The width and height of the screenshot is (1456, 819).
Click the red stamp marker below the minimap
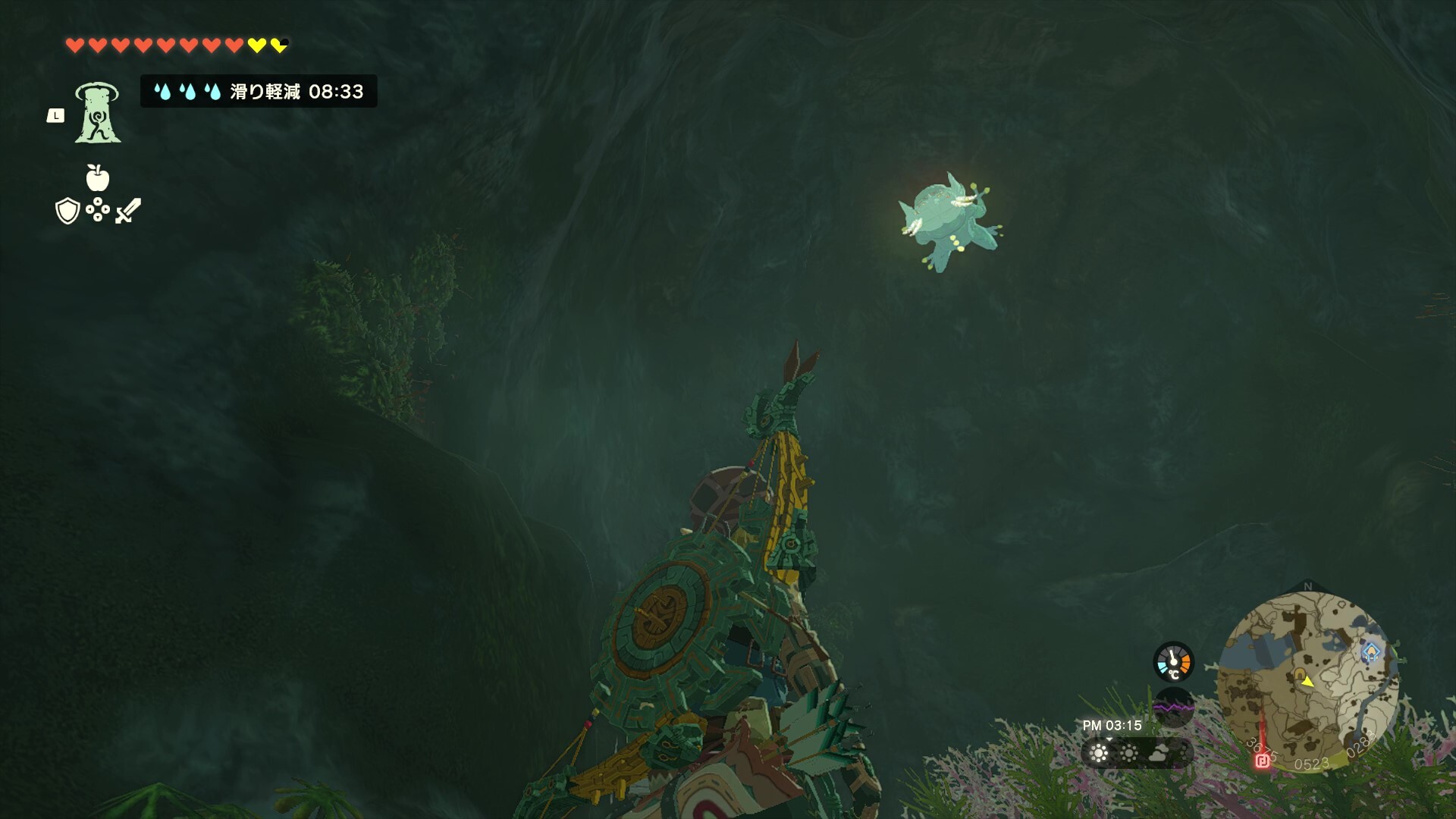(x=1263, y=760)
